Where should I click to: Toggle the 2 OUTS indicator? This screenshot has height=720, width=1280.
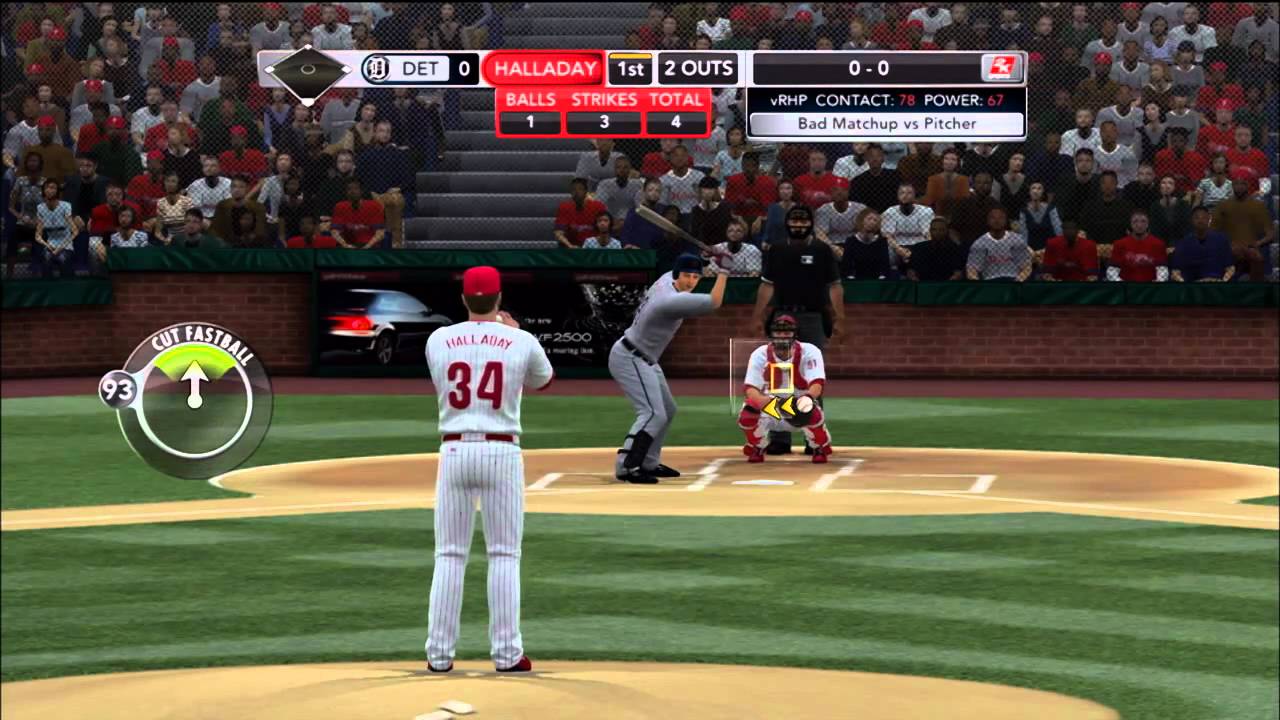coord(697,68)
